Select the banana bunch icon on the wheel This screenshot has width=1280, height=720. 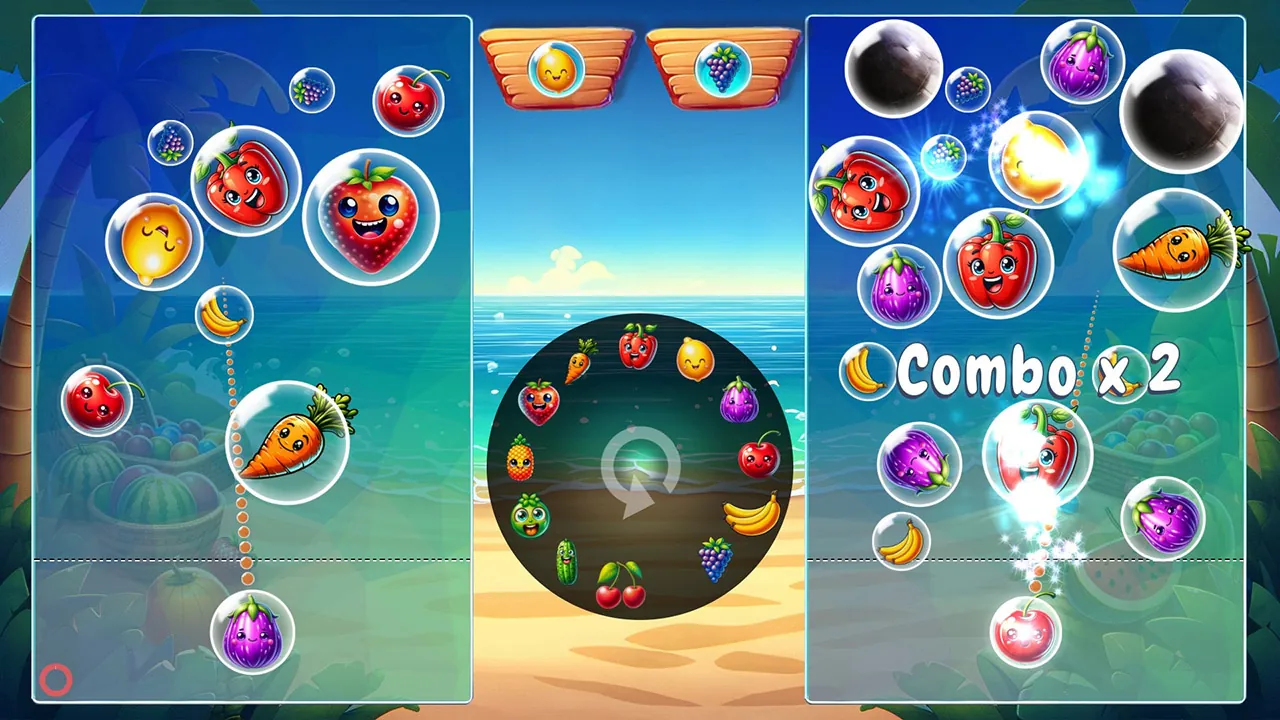[x=749, y=512]
